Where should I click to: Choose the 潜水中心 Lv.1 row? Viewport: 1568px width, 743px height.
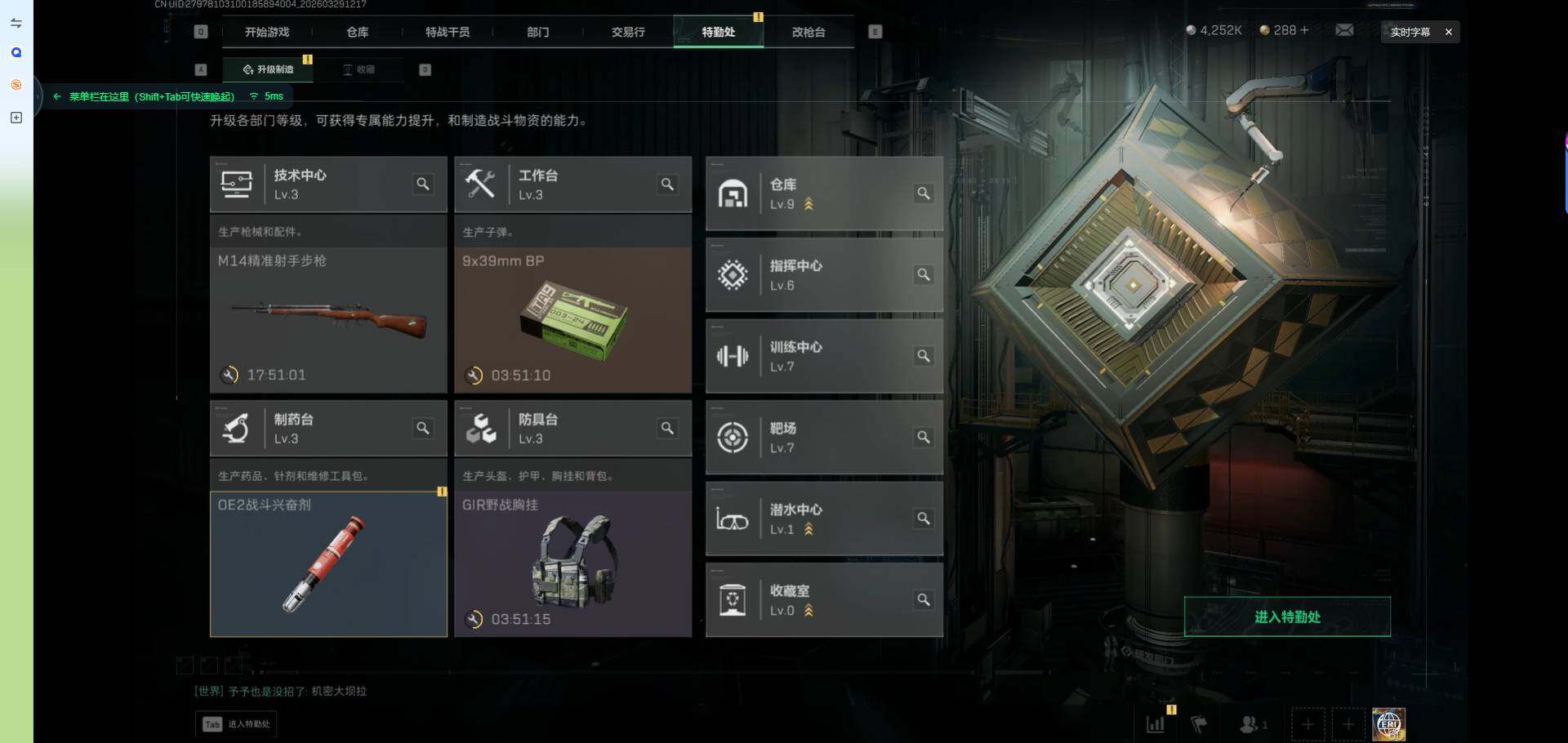823,518
